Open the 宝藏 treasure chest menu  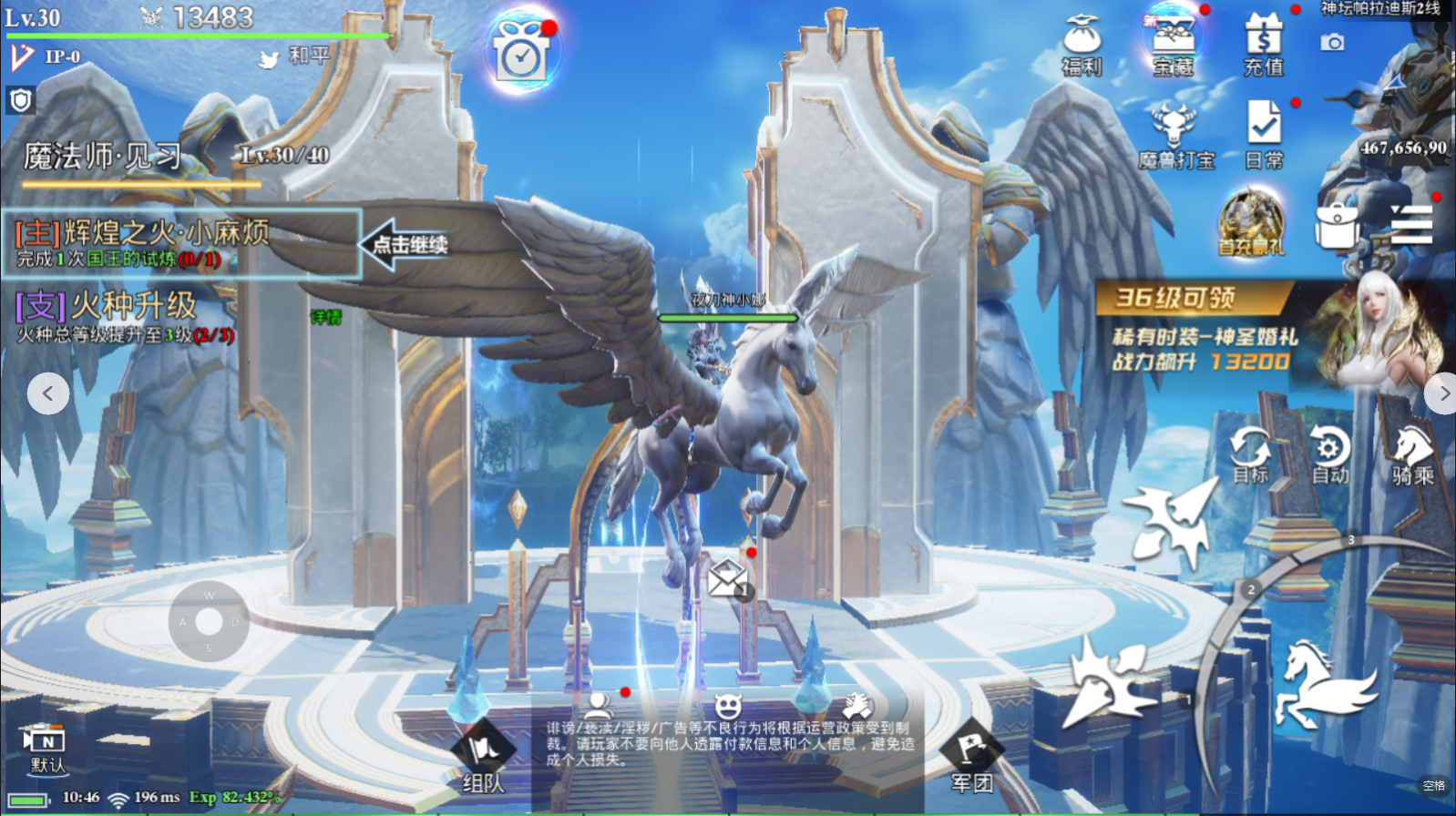pyautogui.click(x=1173, y=45)
